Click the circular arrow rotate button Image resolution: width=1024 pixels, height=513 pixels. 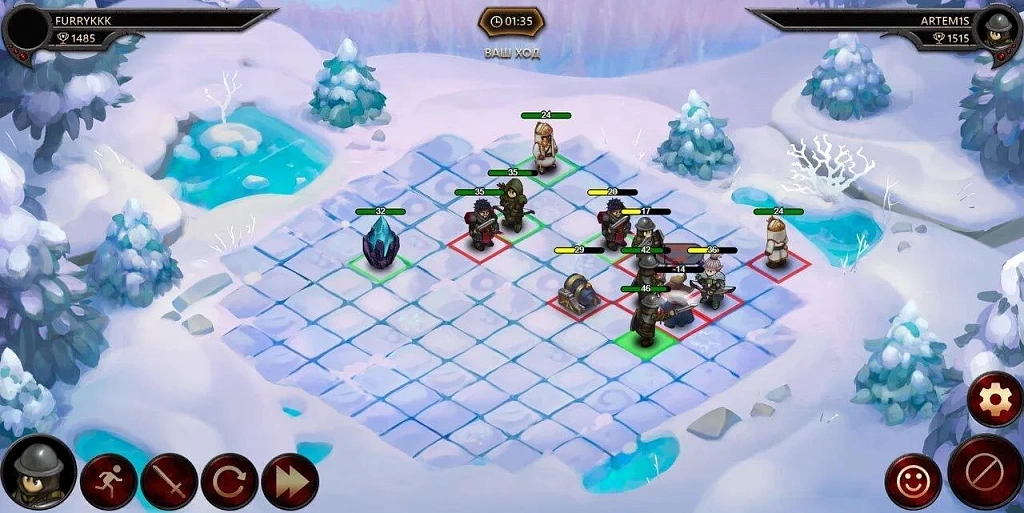pyautogui.click(x=229, y=482)
